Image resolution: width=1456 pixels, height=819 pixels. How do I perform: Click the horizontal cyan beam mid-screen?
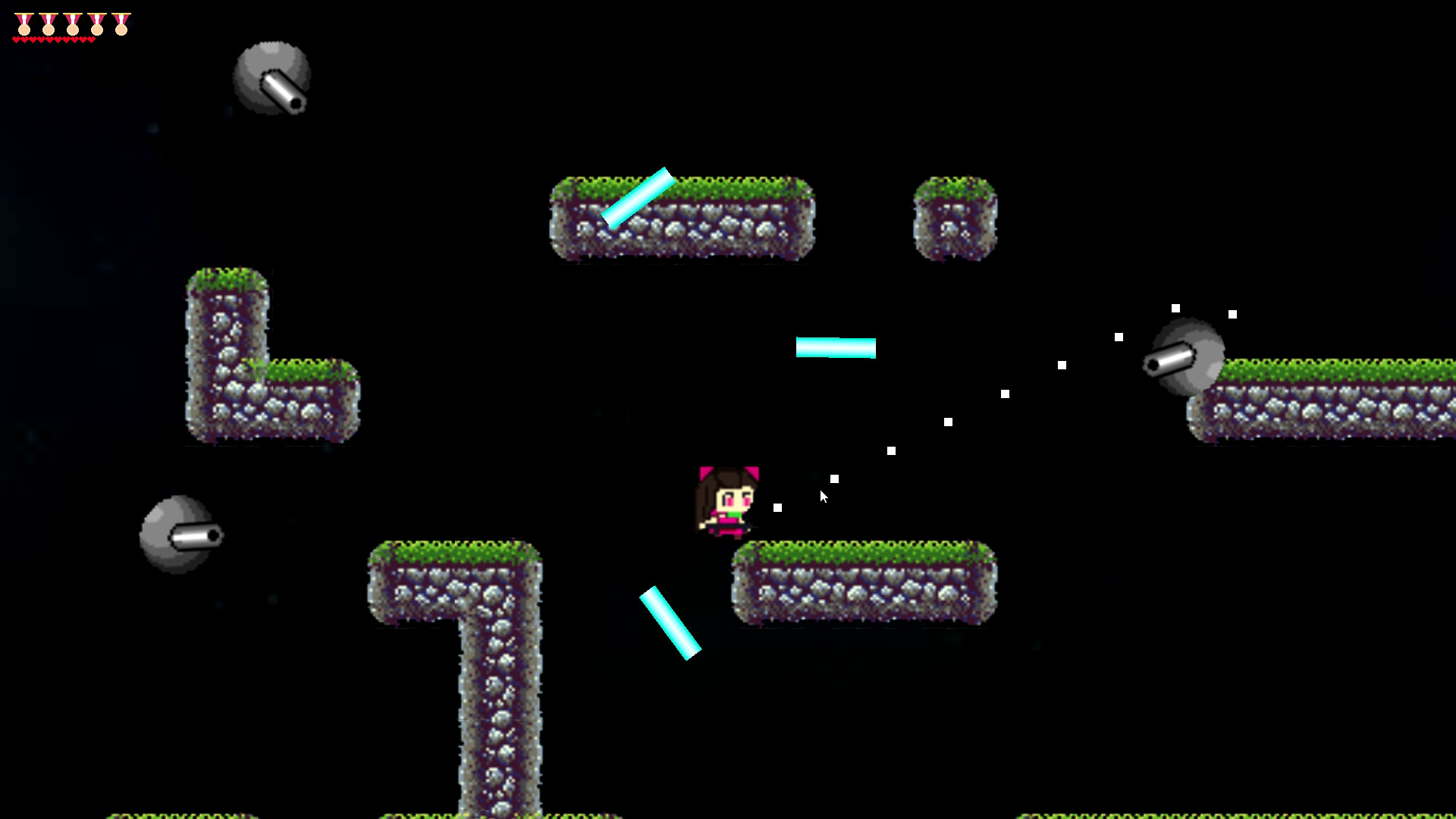836,349
